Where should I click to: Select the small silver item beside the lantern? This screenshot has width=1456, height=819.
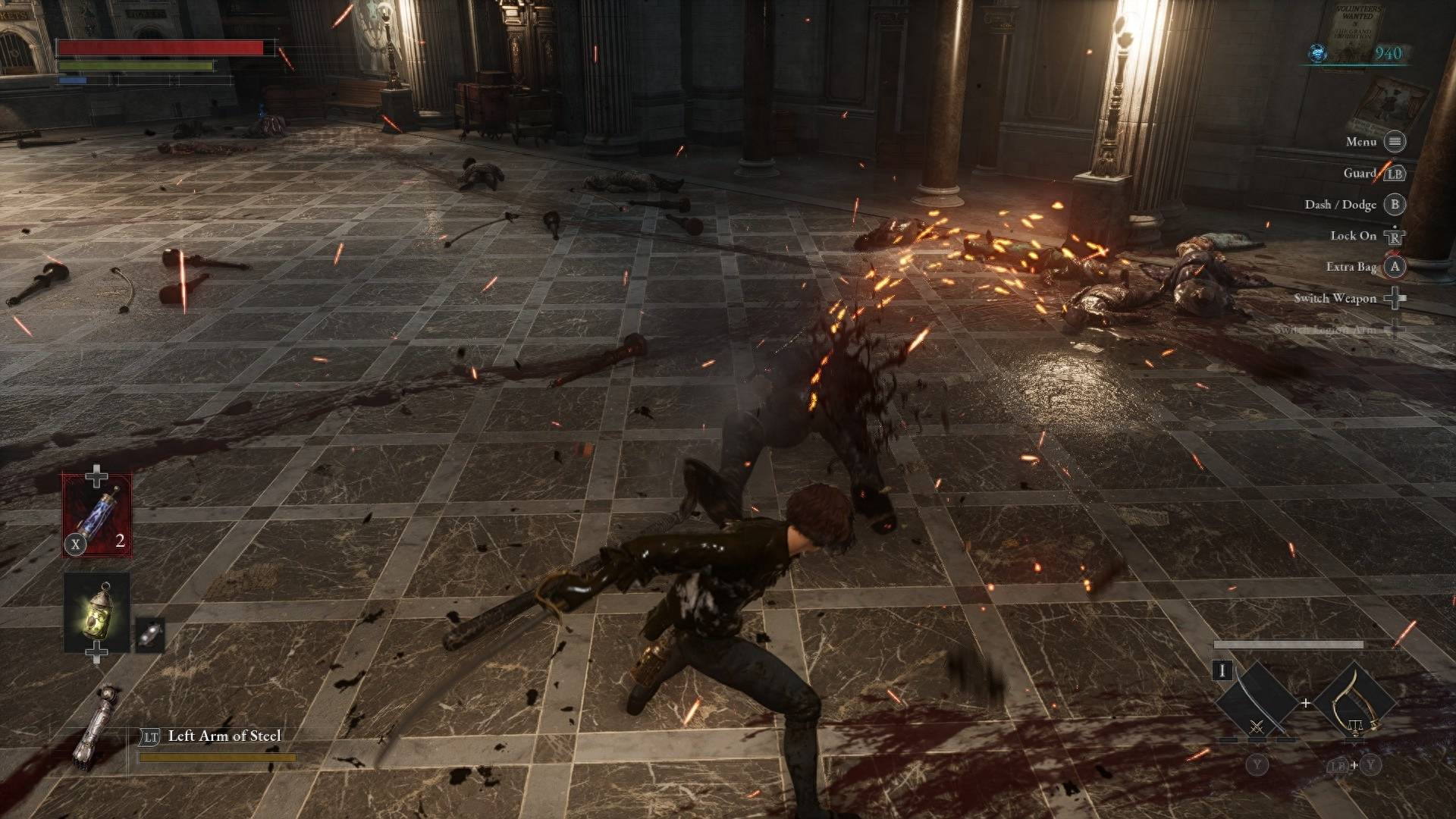[149, 635]
